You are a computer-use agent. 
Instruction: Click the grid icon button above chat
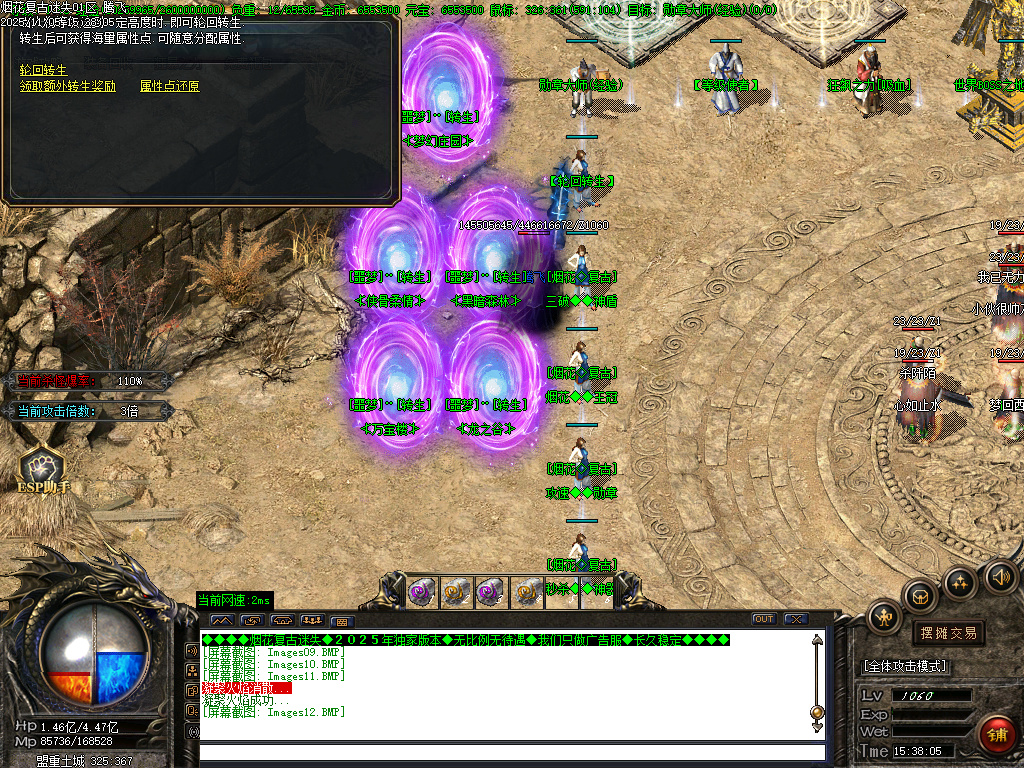click(343, 621)
